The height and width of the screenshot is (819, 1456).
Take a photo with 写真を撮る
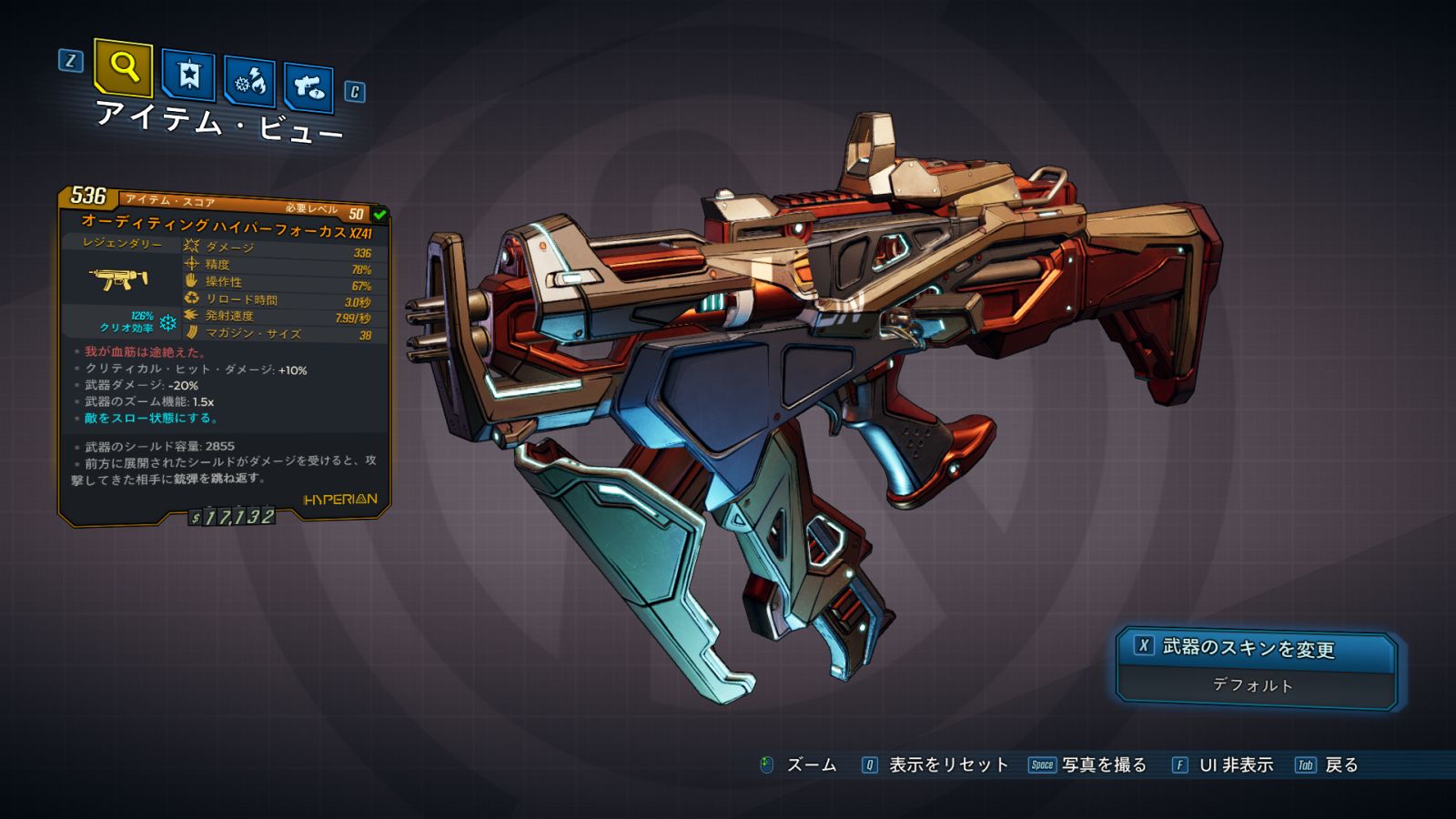(x=1103, y=765)
